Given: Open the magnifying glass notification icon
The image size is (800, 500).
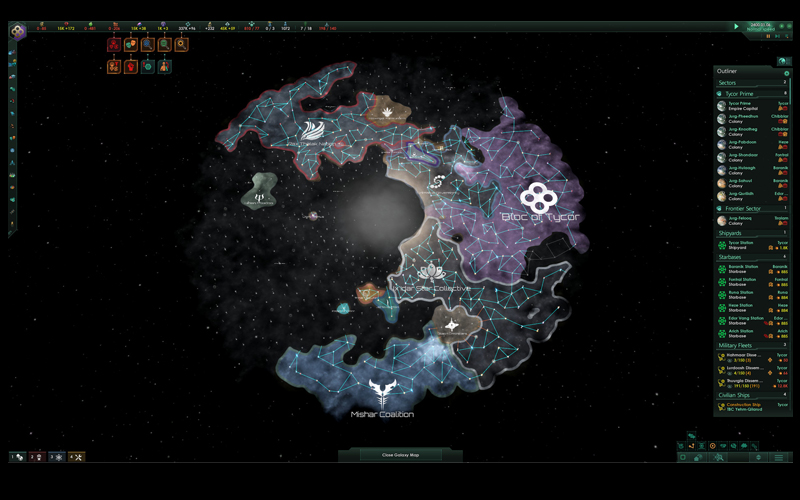Looking at the screenshot, I should tap(182, 45).
